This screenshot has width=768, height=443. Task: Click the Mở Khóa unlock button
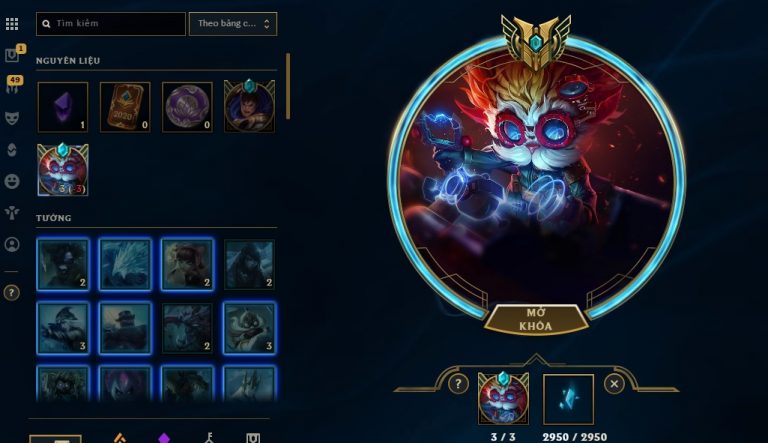click(535, 319)
